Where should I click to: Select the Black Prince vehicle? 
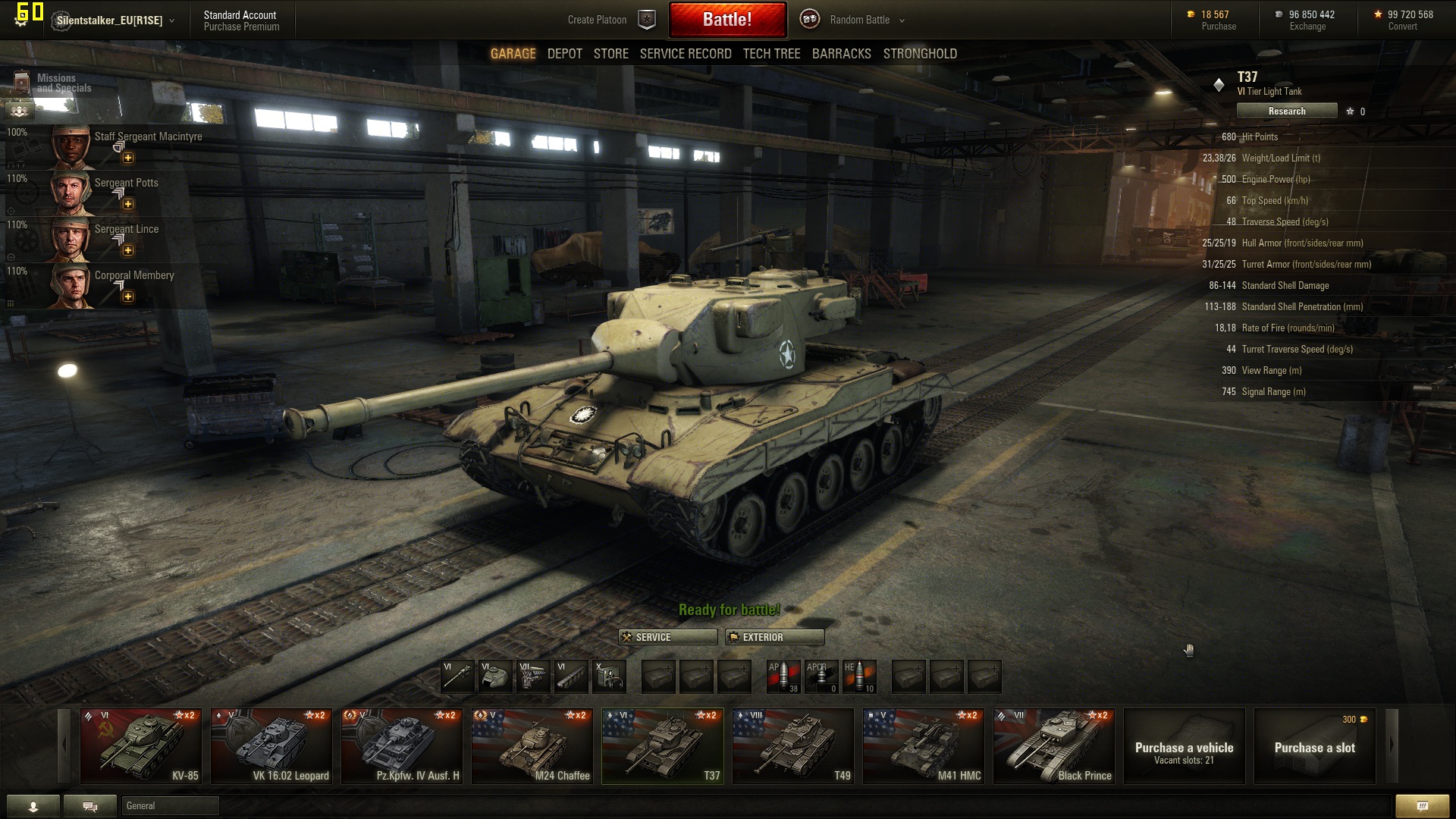1053,745
